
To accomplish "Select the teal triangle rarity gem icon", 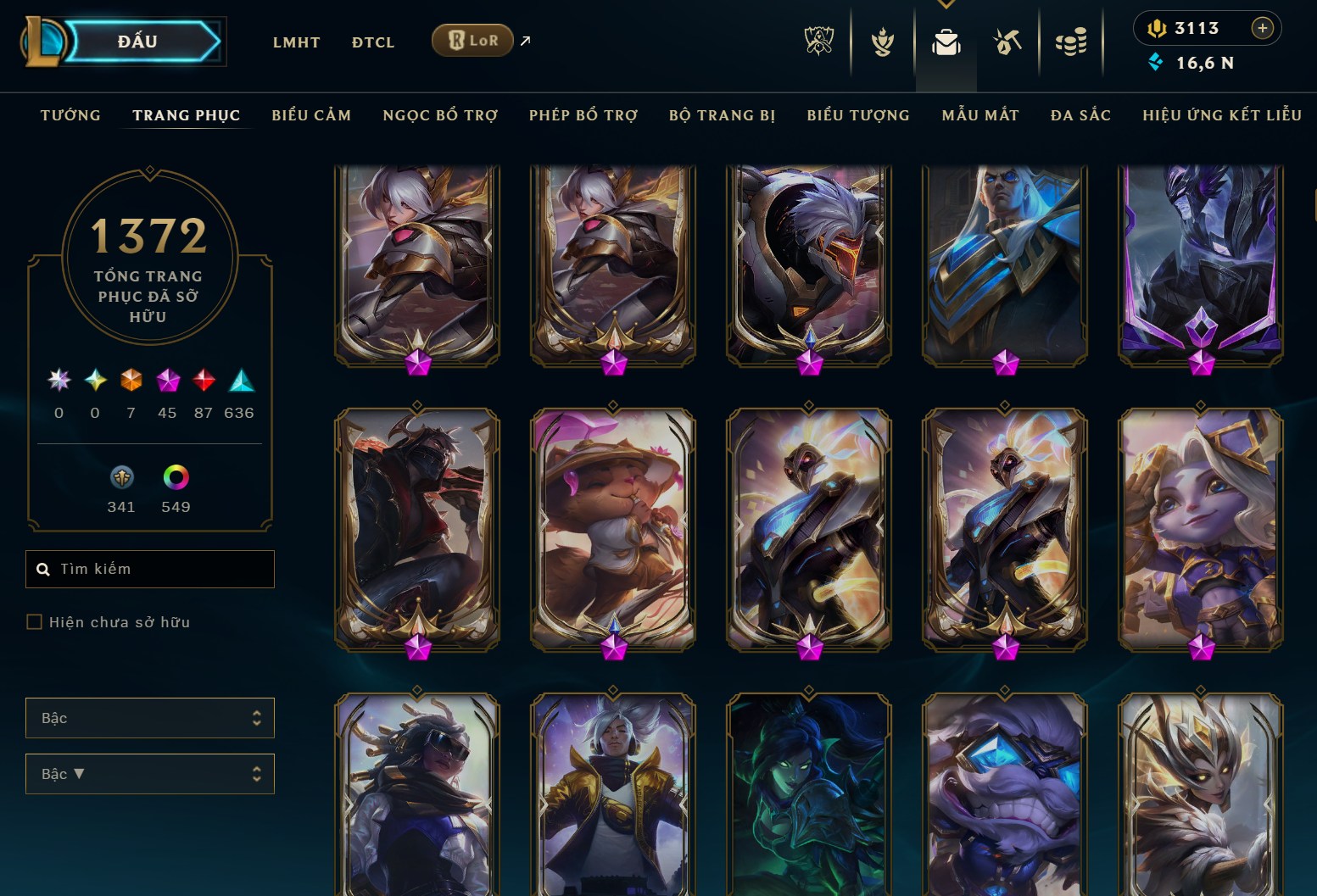I will click(x=240, y=381).
